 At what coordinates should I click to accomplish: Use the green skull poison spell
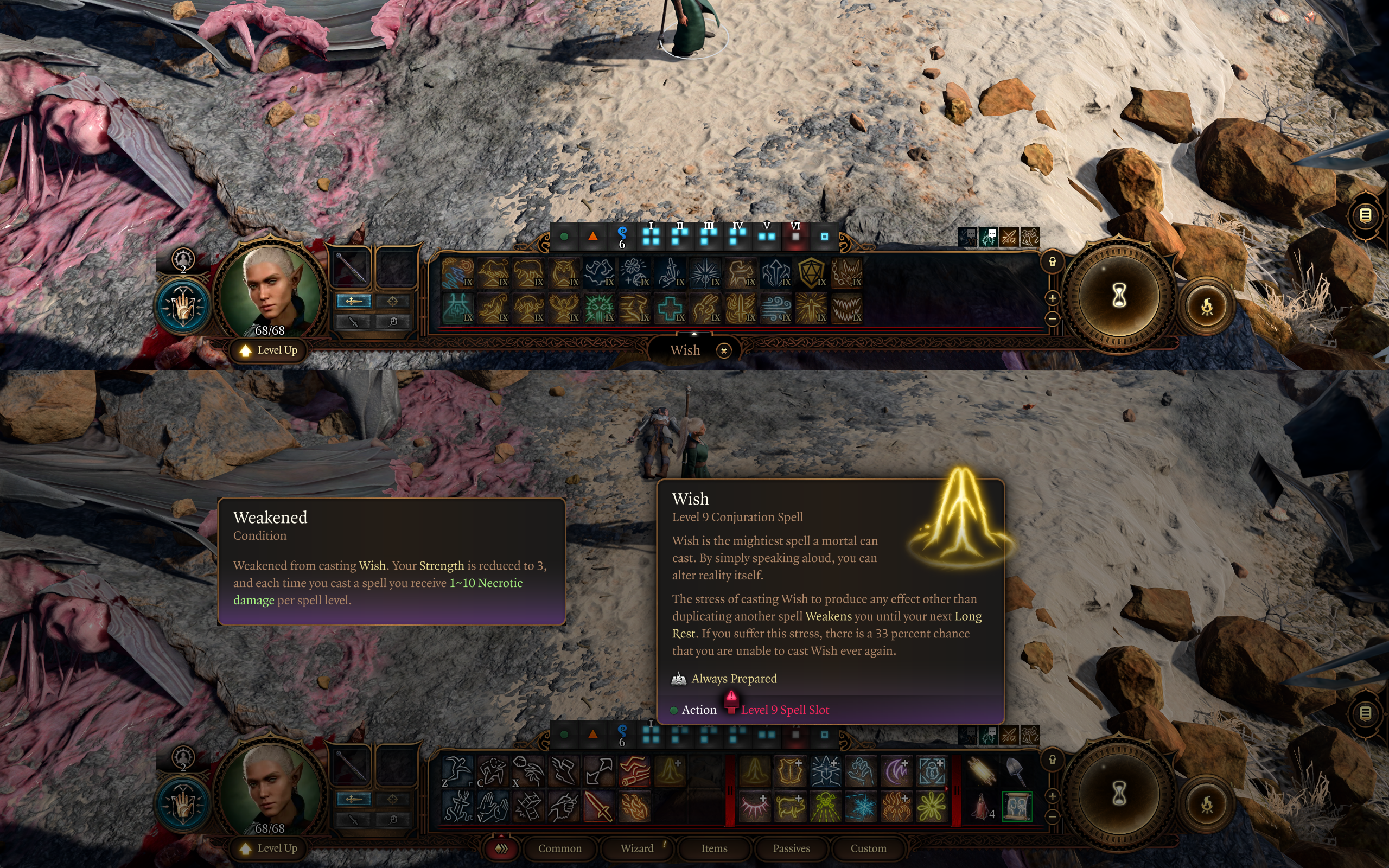tap(825, 807)
